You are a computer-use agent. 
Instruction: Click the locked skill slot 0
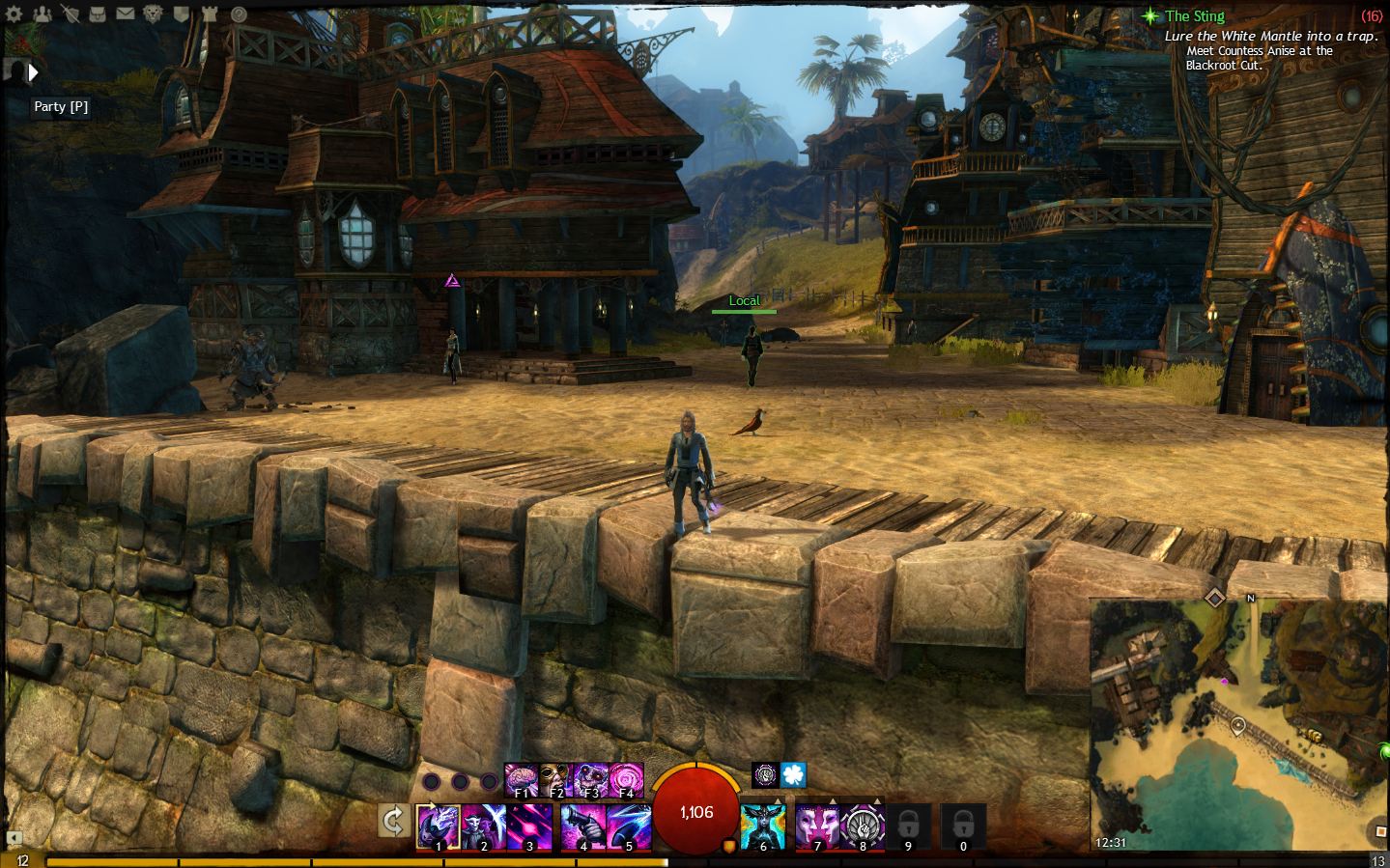(x=962, y=827)
